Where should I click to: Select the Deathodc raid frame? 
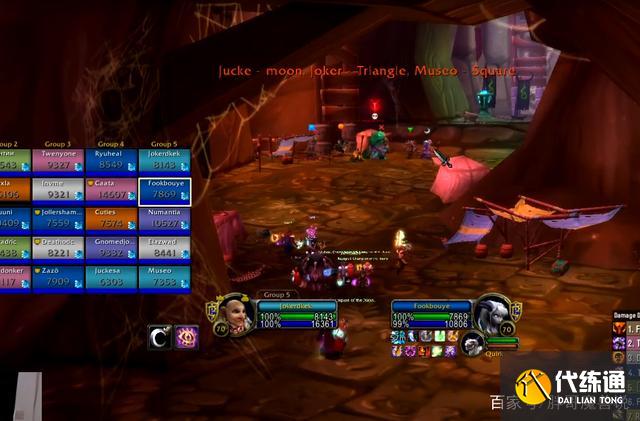(x=58, y=248)
